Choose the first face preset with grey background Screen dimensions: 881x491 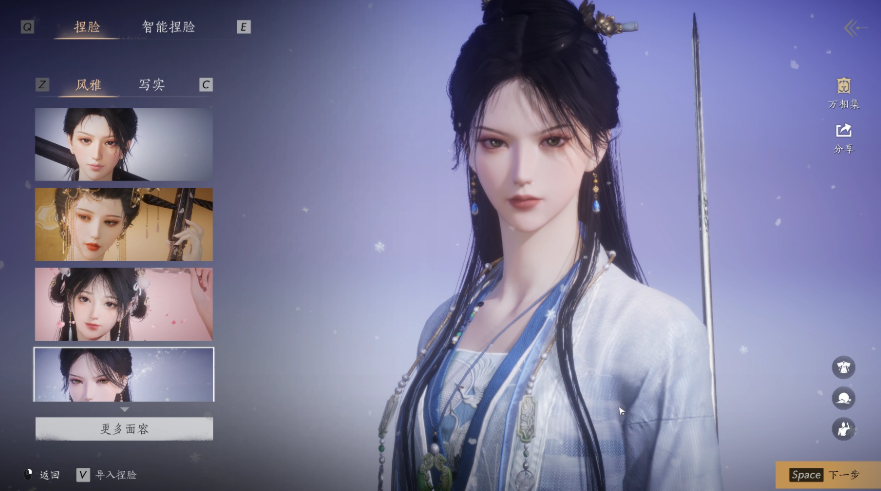[124, 144]
